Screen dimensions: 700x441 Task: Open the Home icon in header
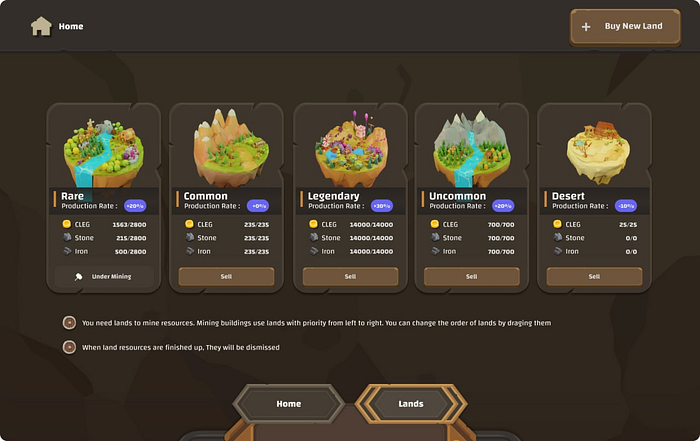[x=41, y=26]
